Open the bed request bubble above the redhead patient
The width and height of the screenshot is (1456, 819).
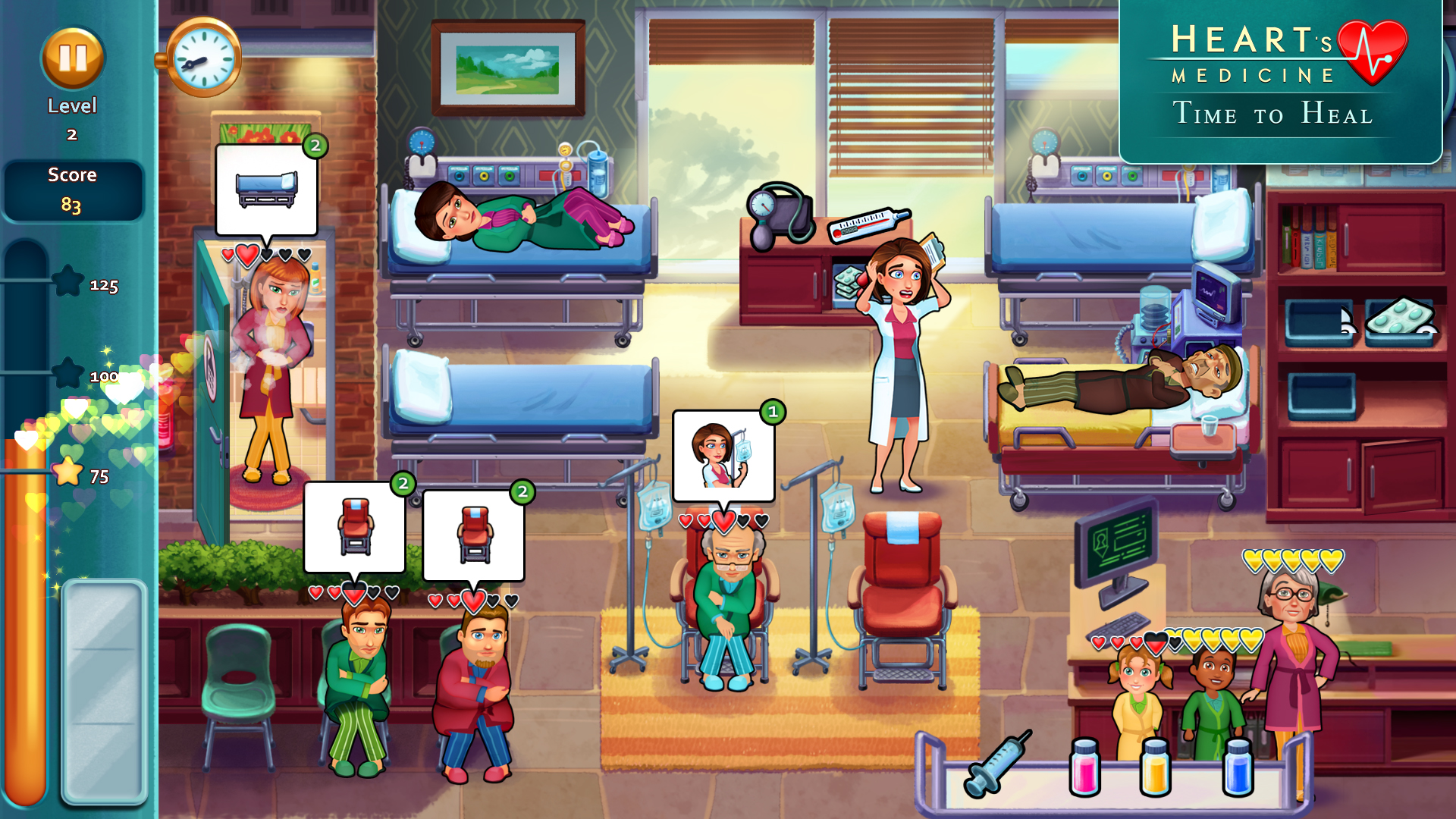(265, 190)
